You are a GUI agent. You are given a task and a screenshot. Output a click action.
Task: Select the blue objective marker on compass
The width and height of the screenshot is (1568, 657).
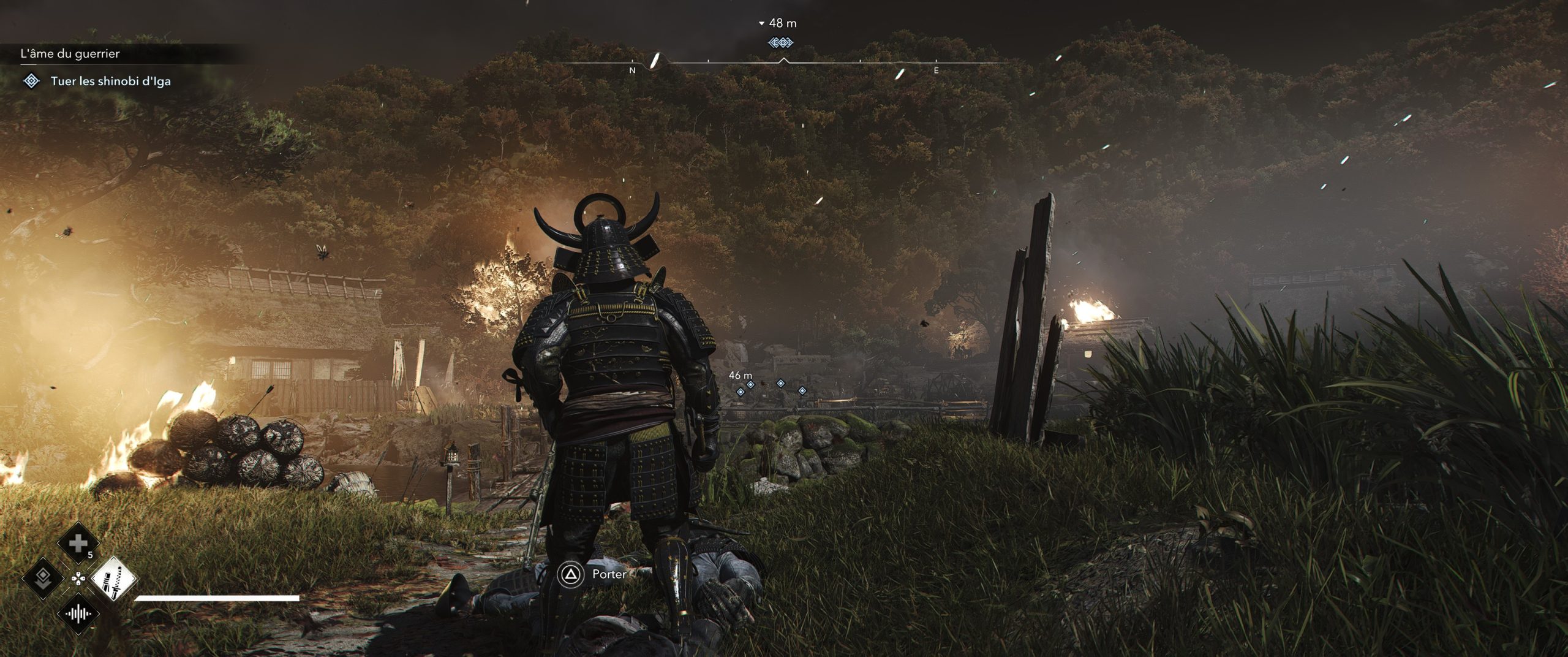coord(780,42)
